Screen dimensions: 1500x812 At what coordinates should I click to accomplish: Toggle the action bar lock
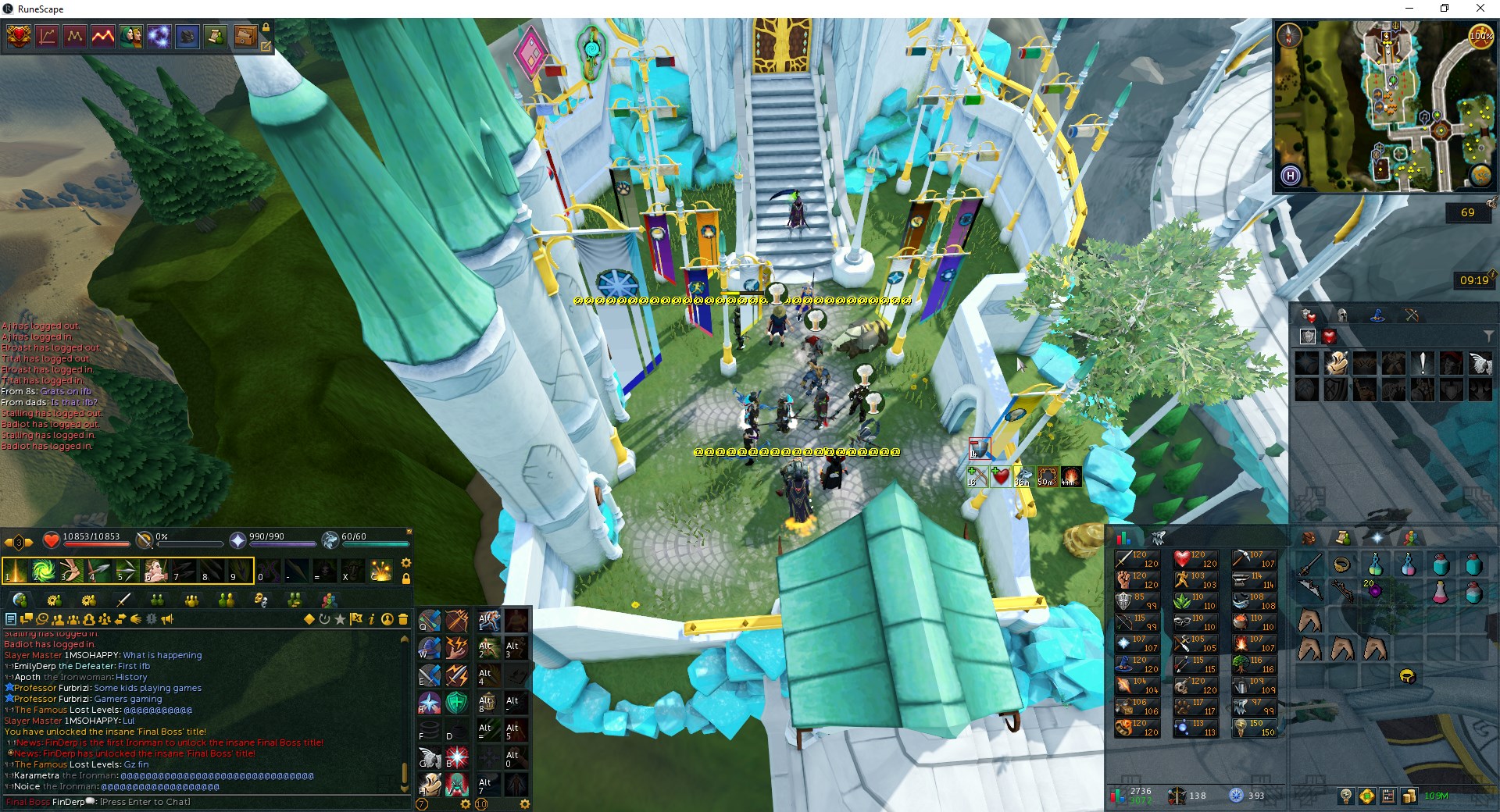point(405,579)
